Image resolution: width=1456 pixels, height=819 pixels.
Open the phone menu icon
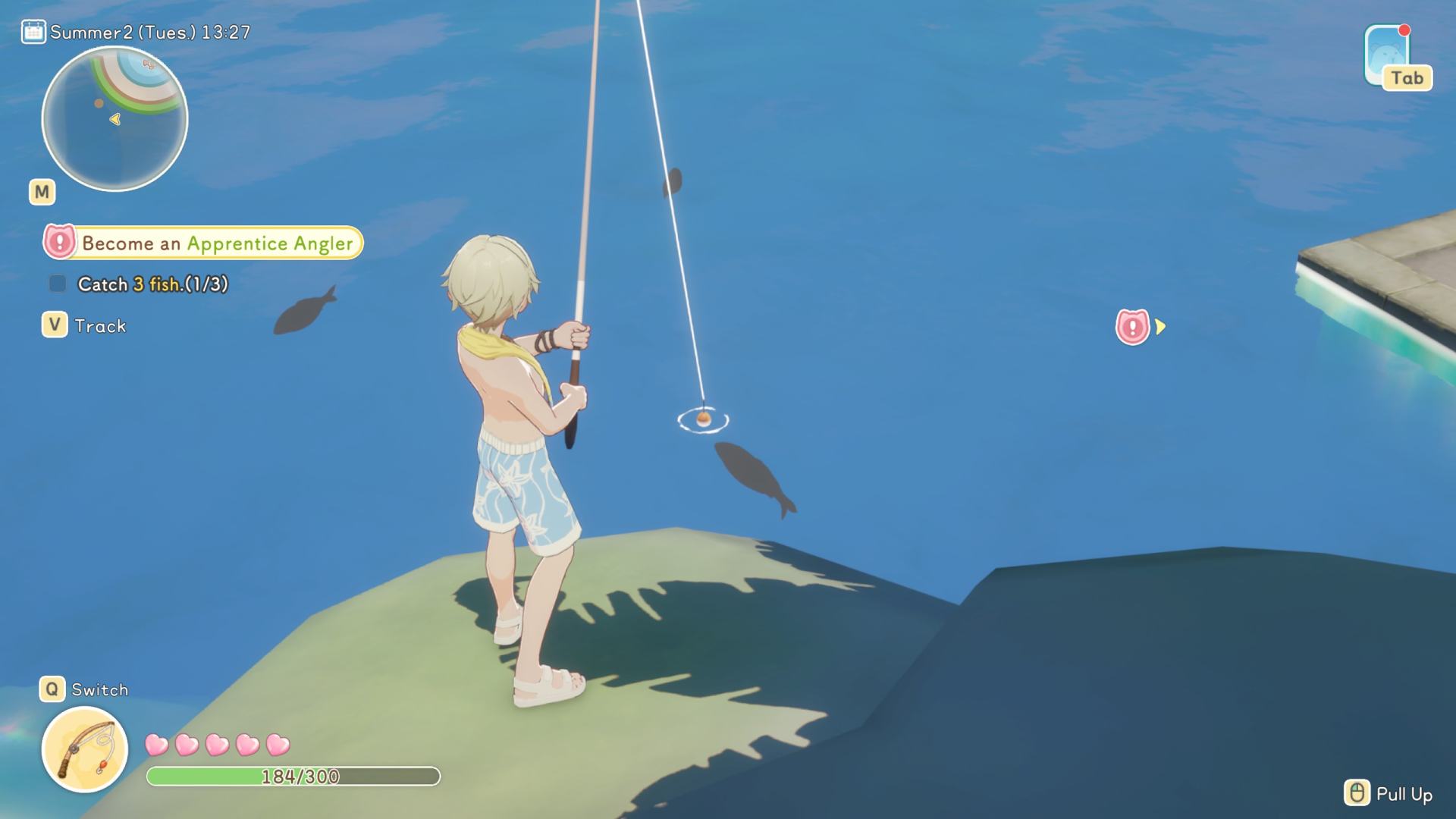click(1386, 55)
